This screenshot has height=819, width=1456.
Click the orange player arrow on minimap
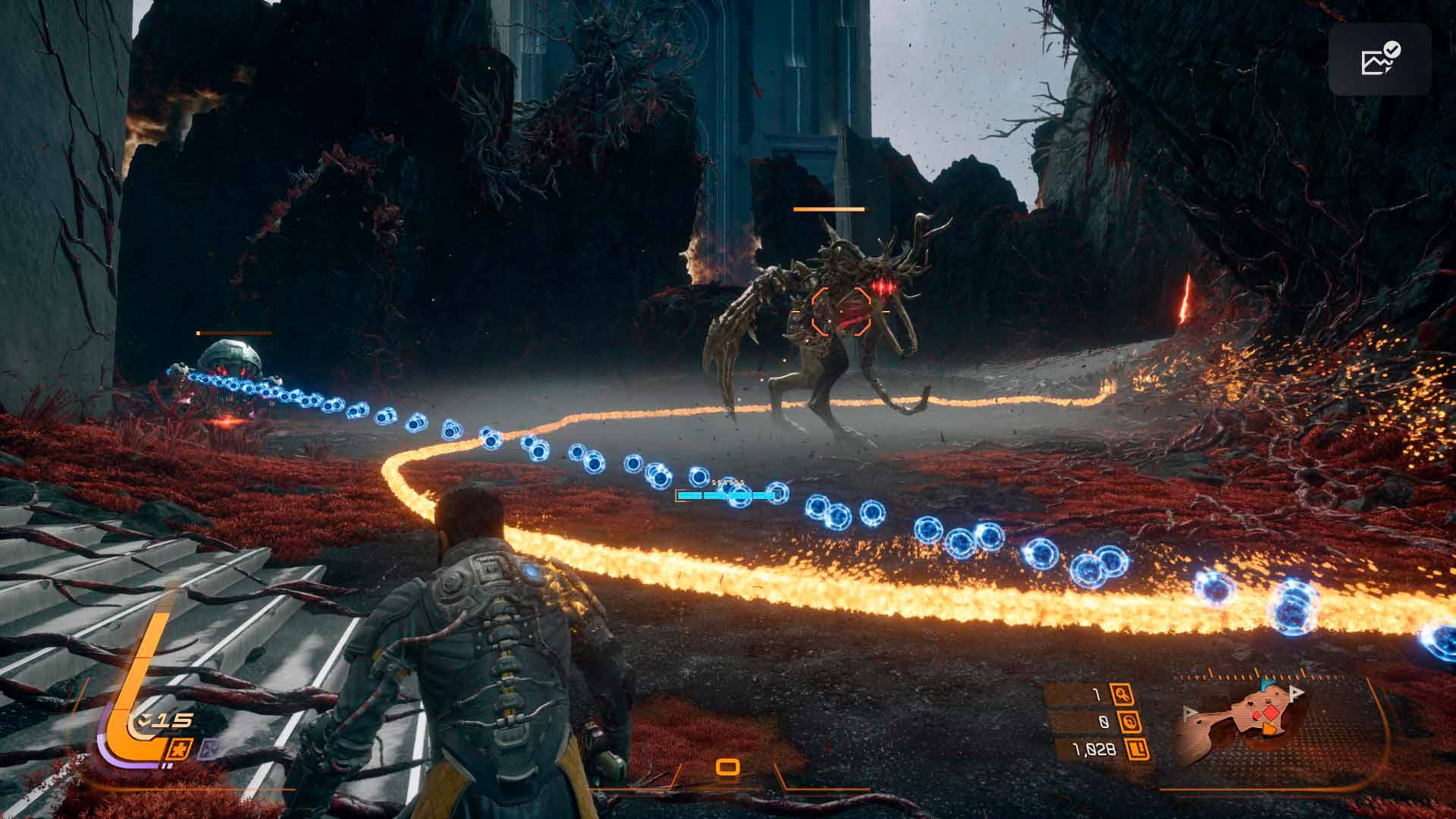(x=1268, y=730)
